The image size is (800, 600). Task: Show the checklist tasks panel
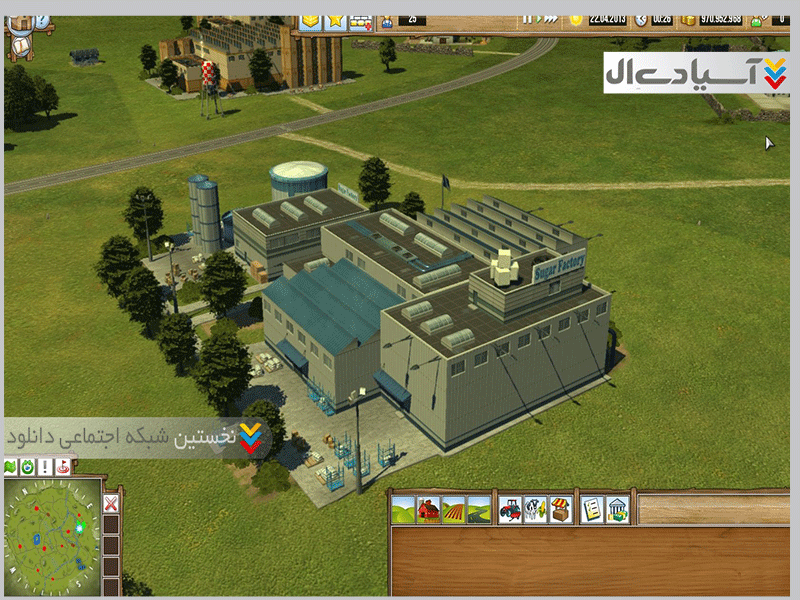point(592,509)
